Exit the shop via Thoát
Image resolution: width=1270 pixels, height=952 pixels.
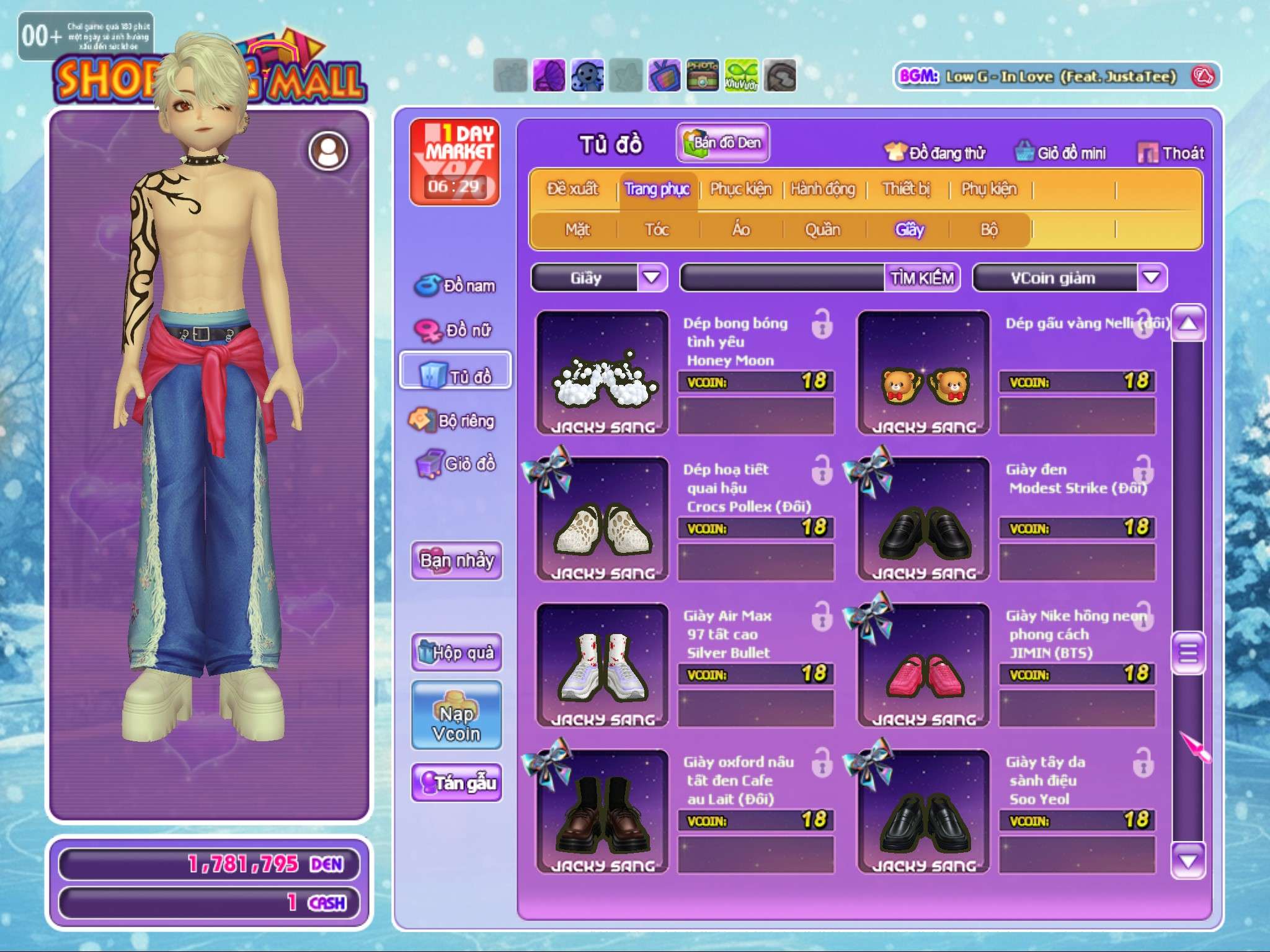click(x=1171, y=152)
